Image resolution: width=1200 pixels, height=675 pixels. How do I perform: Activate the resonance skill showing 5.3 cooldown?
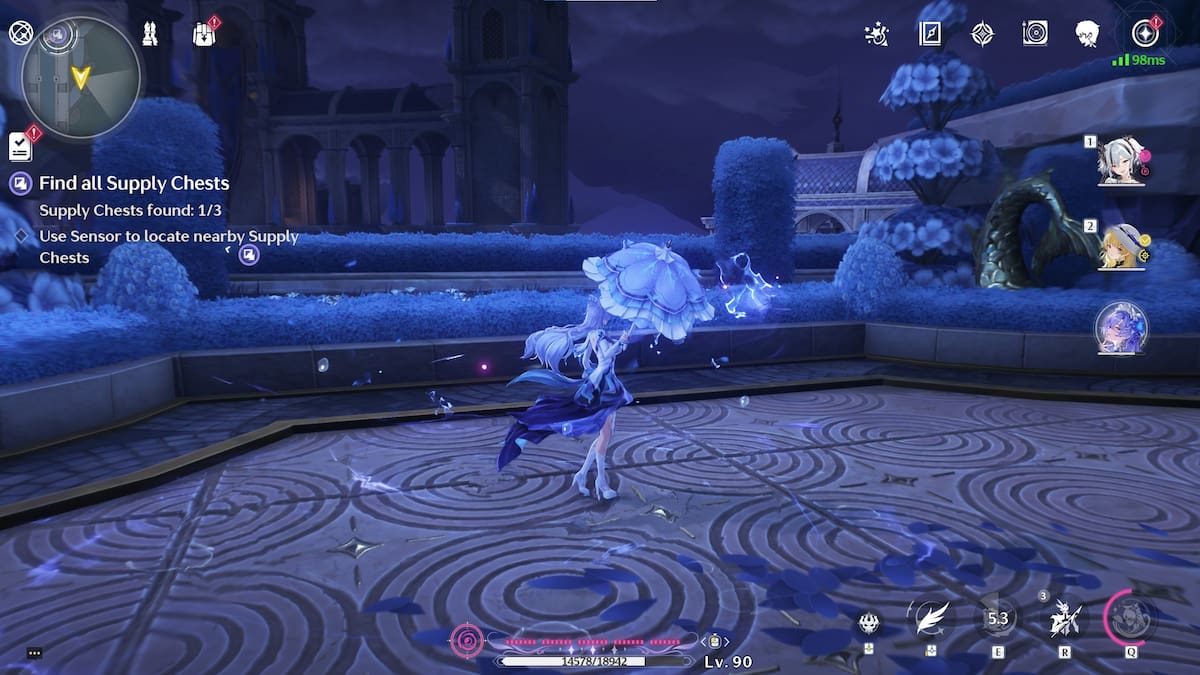tap(997, 619)
